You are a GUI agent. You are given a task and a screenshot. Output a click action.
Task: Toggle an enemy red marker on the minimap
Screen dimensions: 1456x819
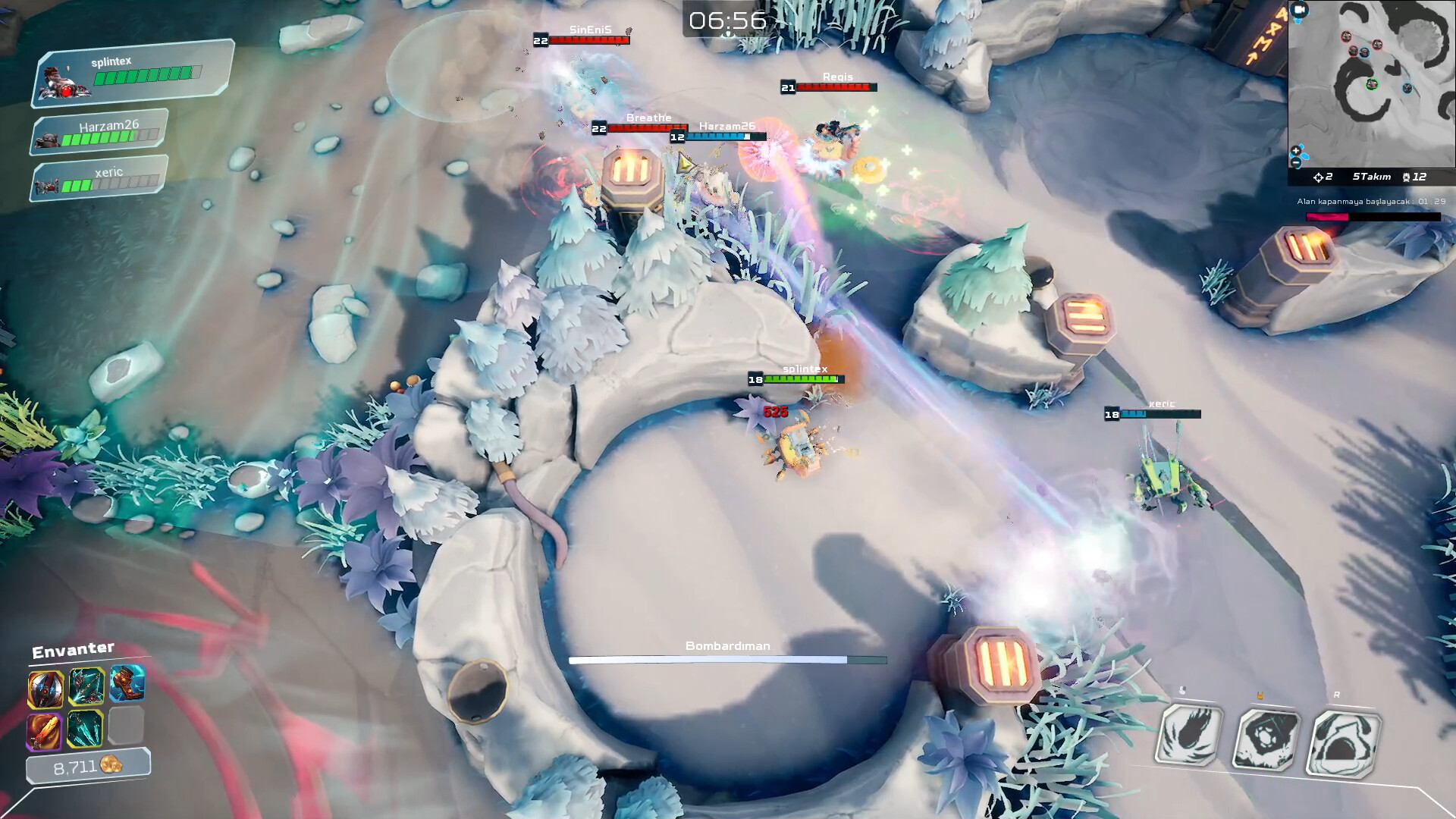pyautogui.click(x=1347, y=37)
